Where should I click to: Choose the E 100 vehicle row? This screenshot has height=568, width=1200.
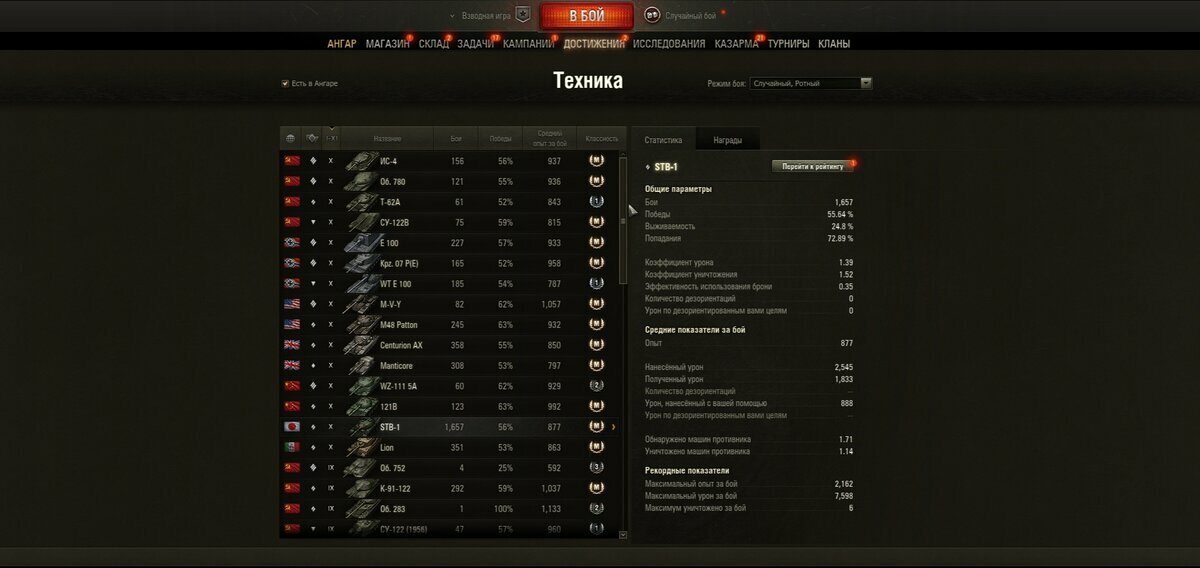[450, 243]
